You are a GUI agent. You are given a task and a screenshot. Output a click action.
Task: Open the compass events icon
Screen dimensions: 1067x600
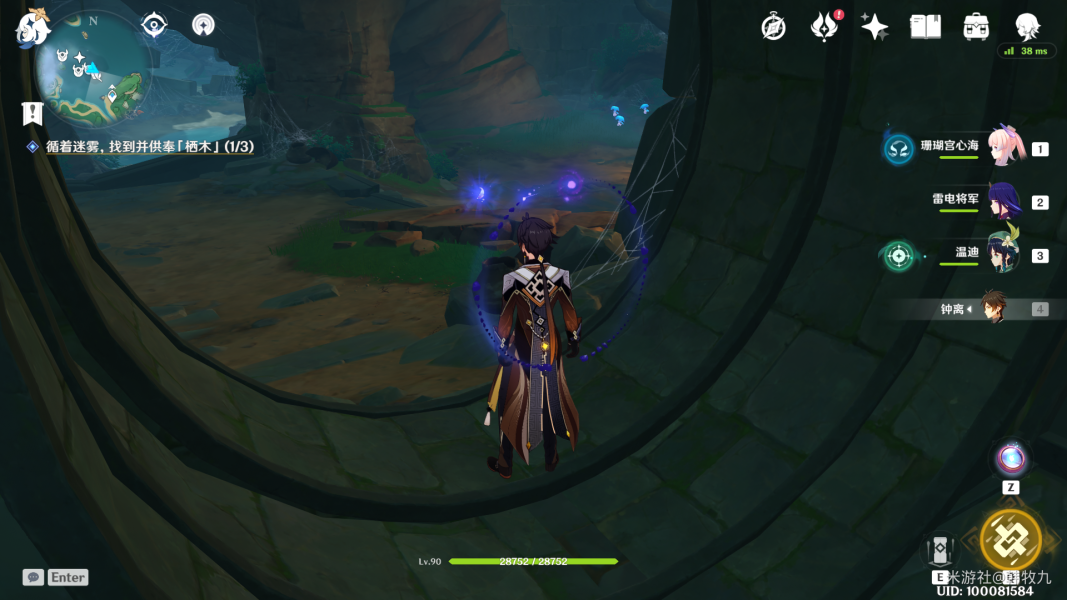773,27
